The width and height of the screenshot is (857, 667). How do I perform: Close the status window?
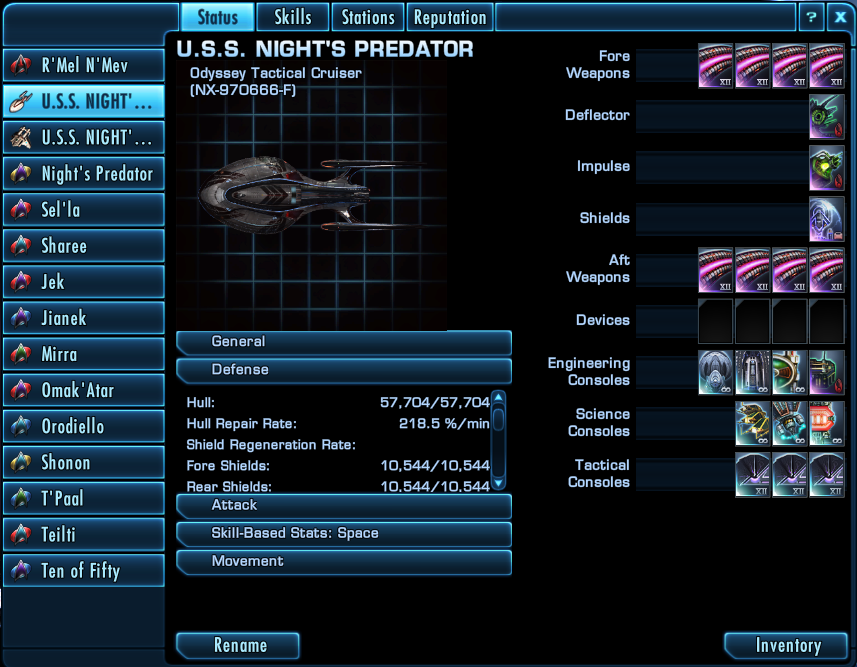[840, 17]
